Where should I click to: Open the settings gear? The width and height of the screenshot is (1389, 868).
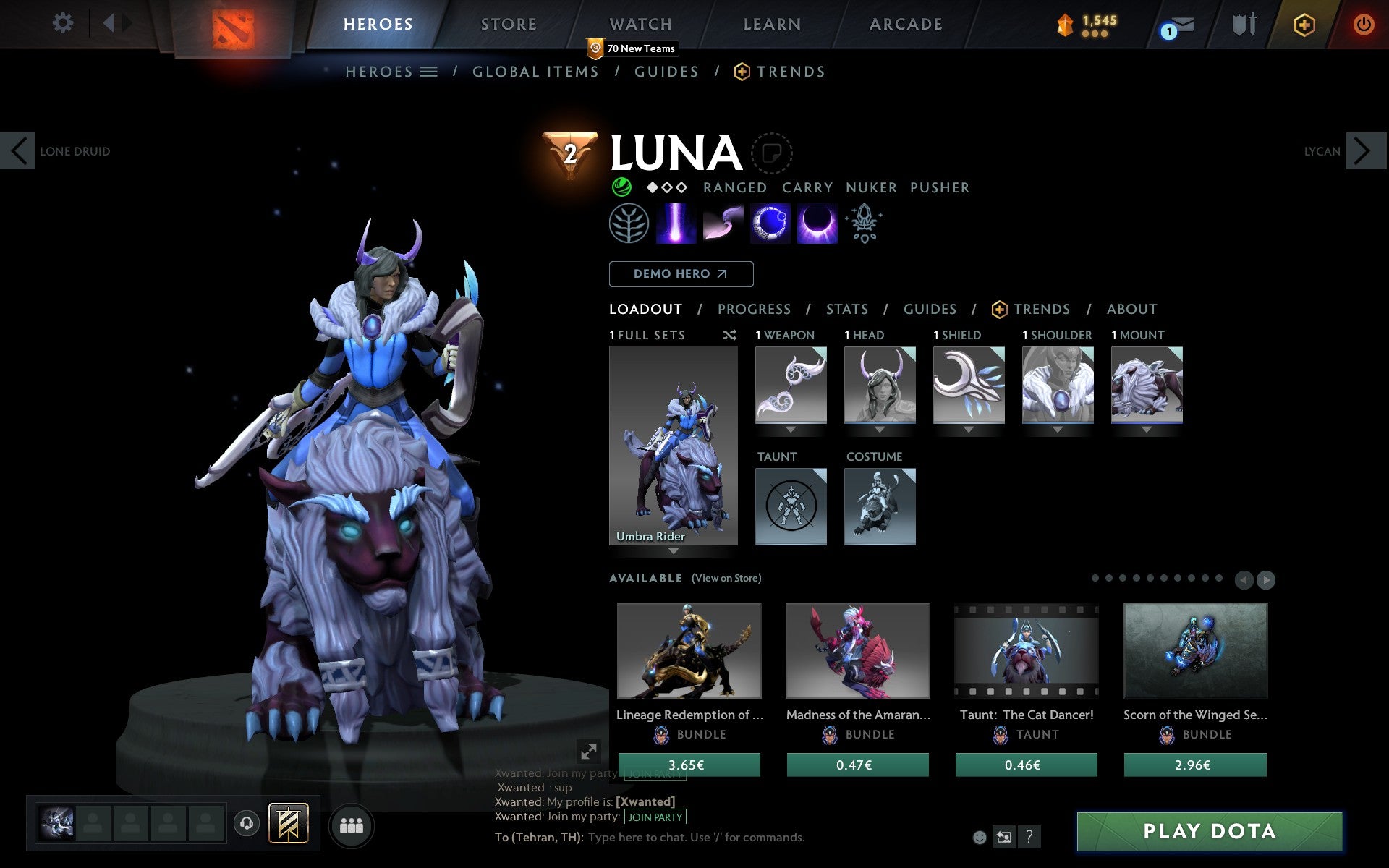tap(64, 24)
